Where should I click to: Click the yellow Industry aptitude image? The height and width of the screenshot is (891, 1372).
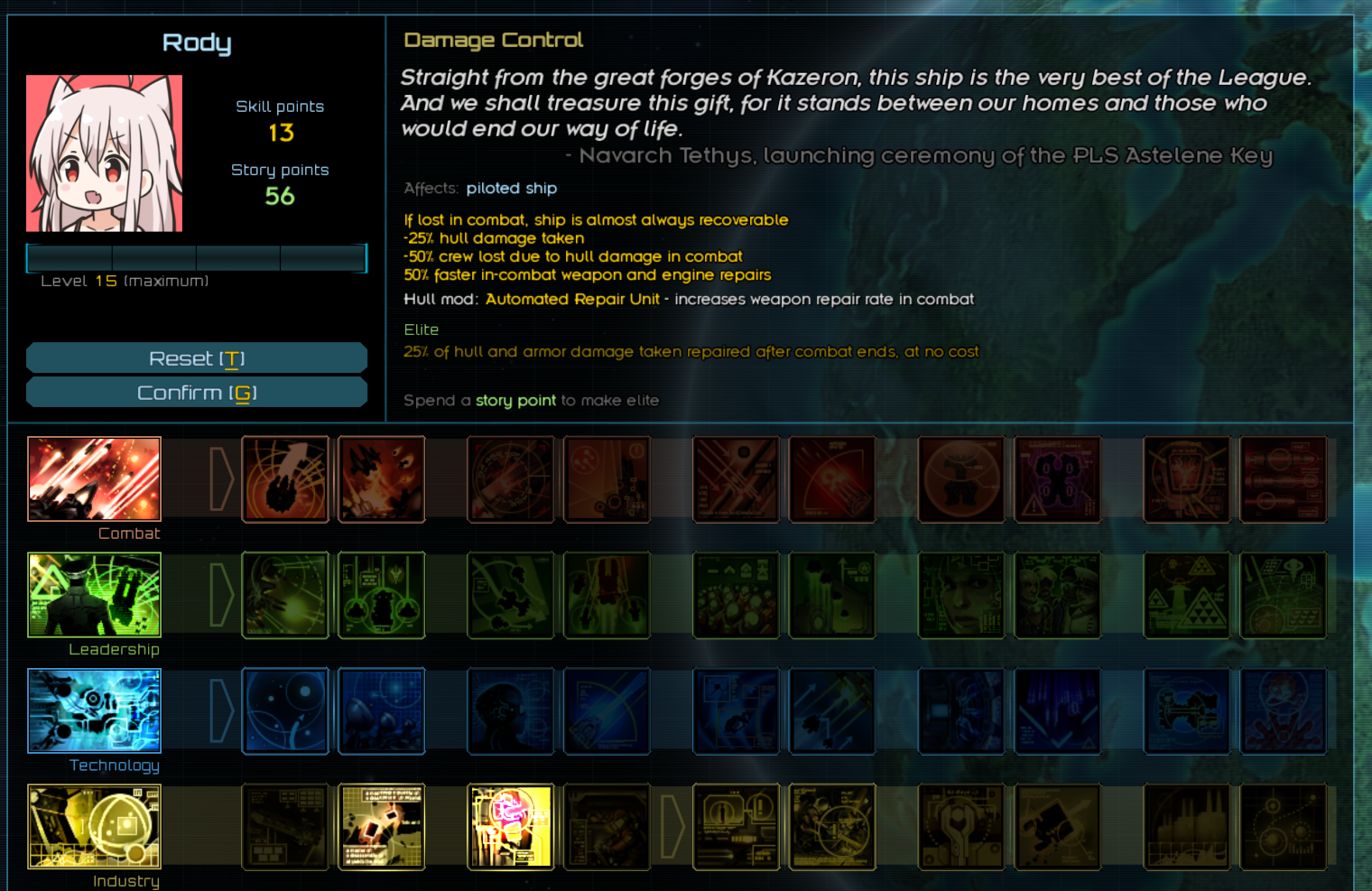tap(94, 826)
